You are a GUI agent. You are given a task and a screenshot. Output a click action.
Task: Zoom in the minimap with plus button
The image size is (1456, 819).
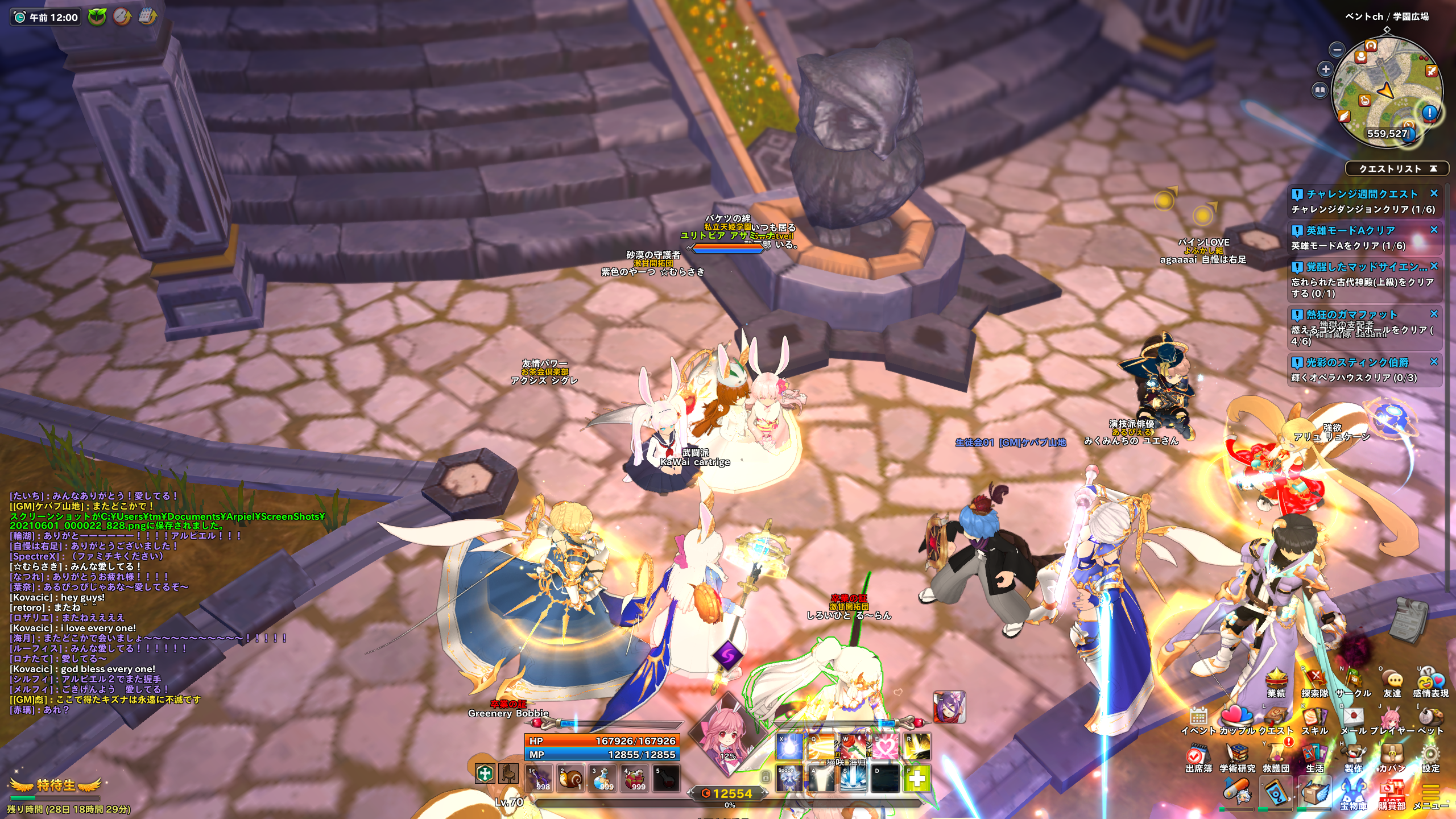click(1326, 69)
